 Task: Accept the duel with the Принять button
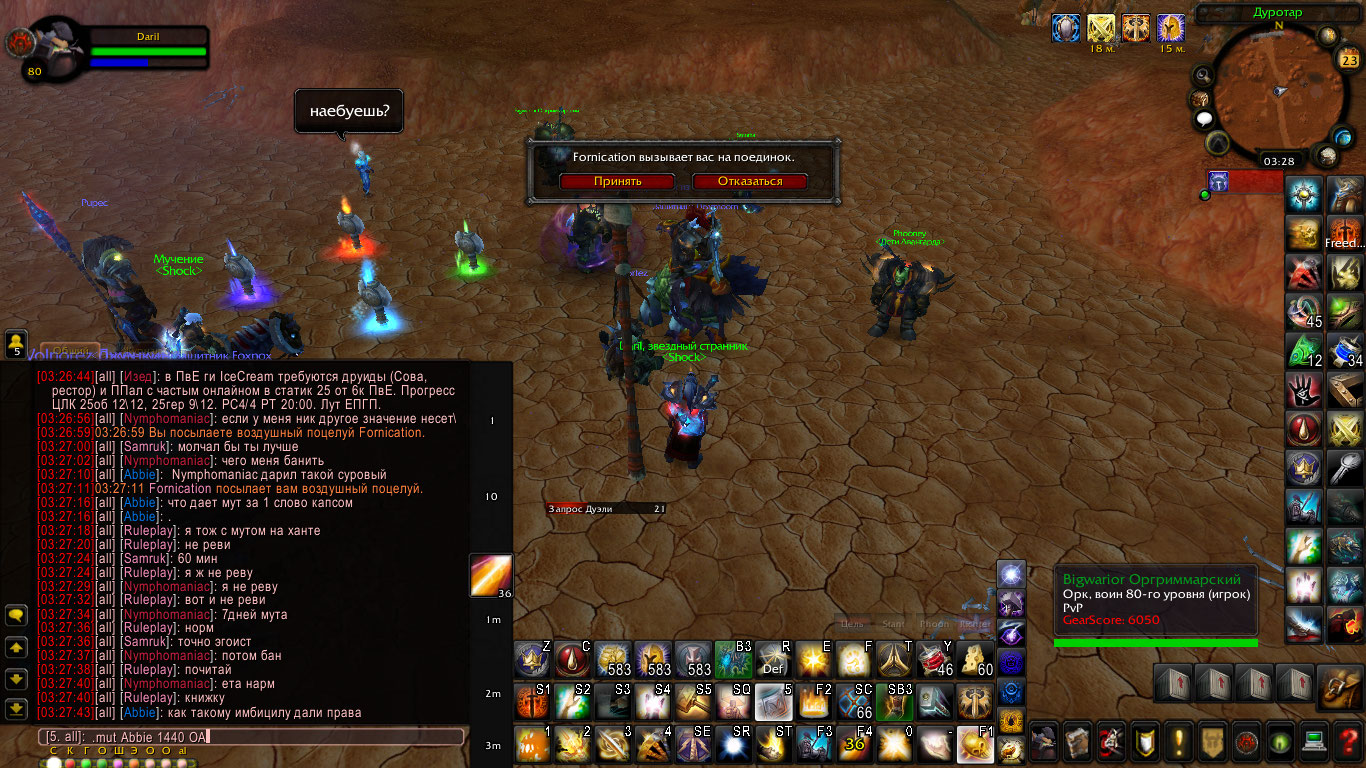pos(617,181)
